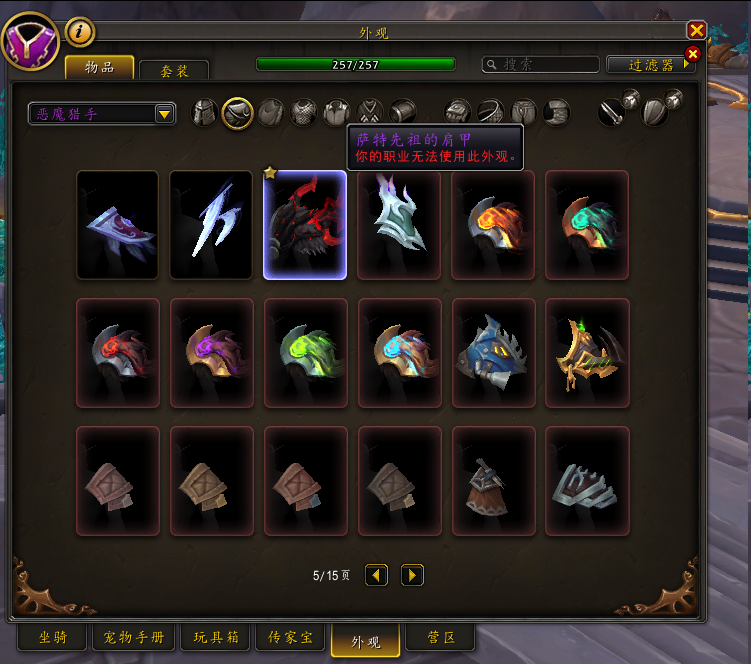Switch to the 玩具箱 toy box tab
Viewport: 751px width, 664px height.
215,638
